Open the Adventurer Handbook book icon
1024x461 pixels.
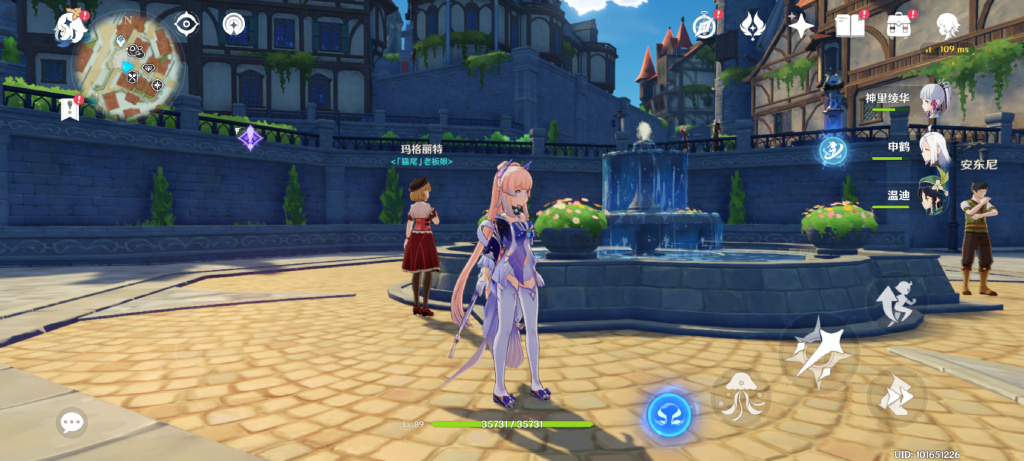point(849,25)
